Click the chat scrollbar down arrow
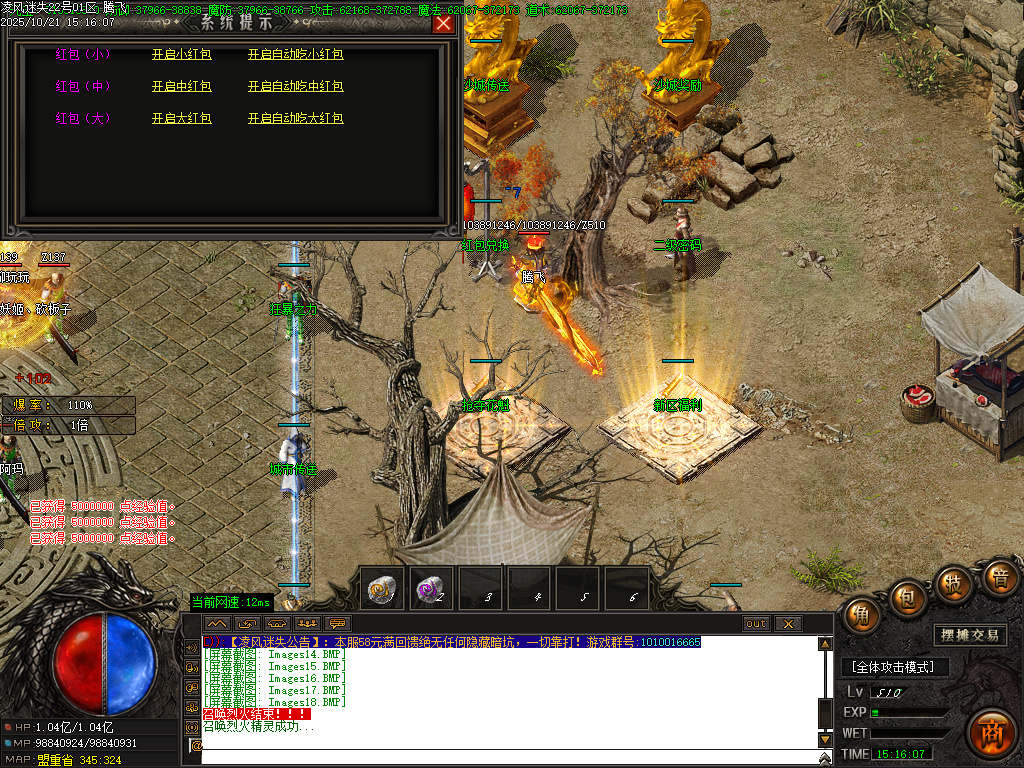Viewport: 1024px width, 768px height. [x=825, y=740]
